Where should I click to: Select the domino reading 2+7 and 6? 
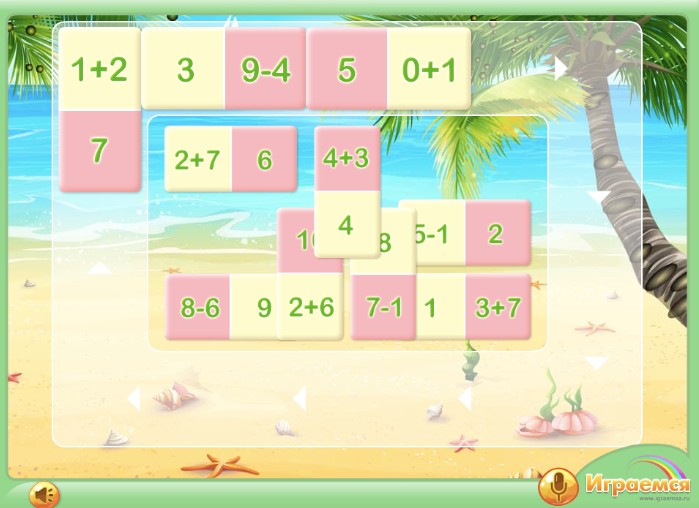pyautogui.click(x=230, y=160)
